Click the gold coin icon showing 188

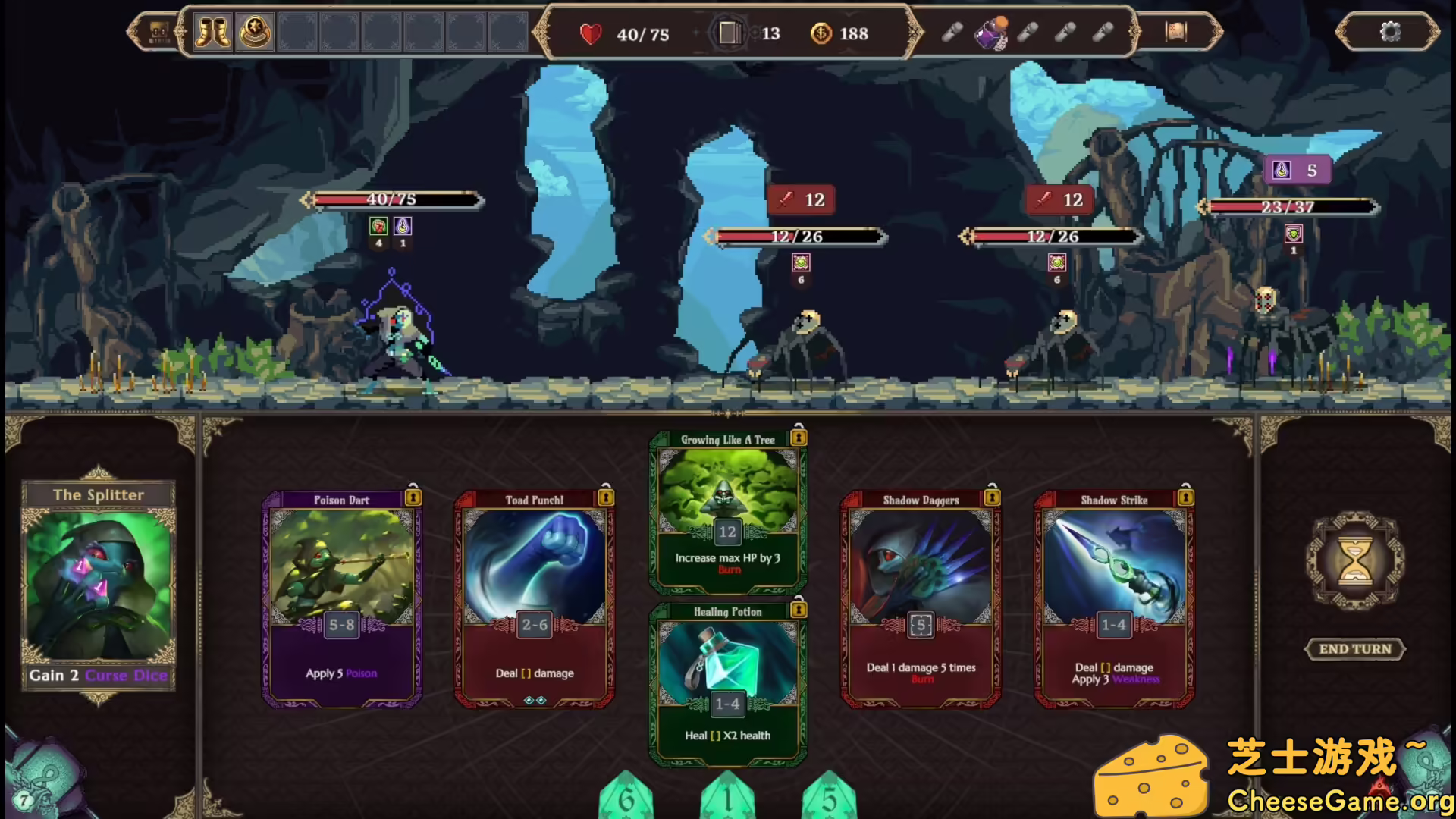(821, 33)
